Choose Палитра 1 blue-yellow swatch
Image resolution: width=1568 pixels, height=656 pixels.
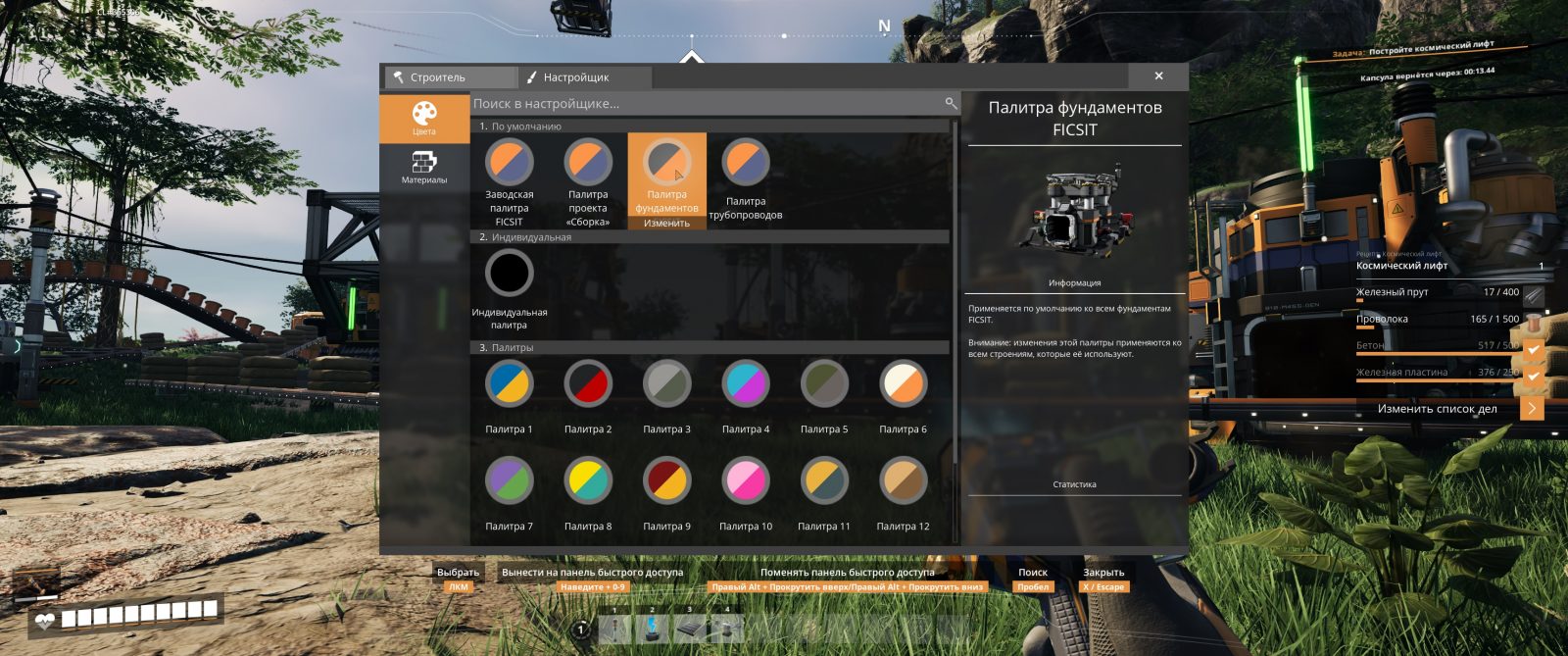click(x=510, y=384)
